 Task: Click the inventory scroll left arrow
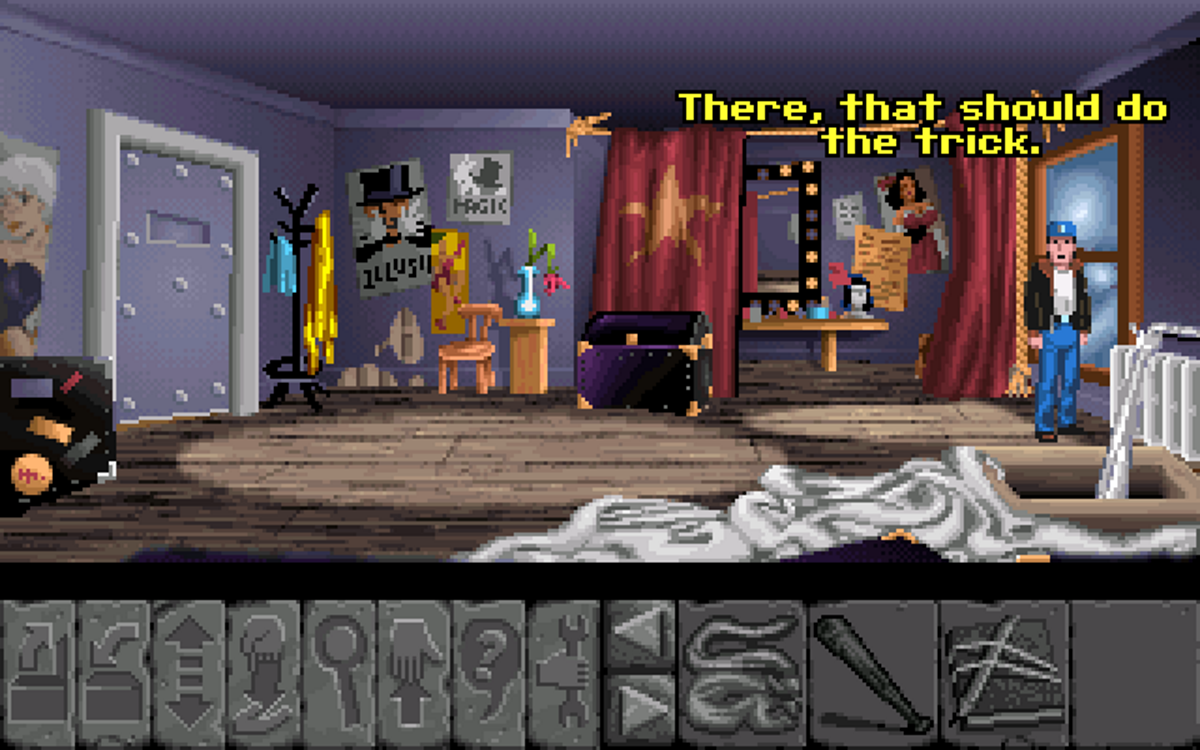[640, 634]
